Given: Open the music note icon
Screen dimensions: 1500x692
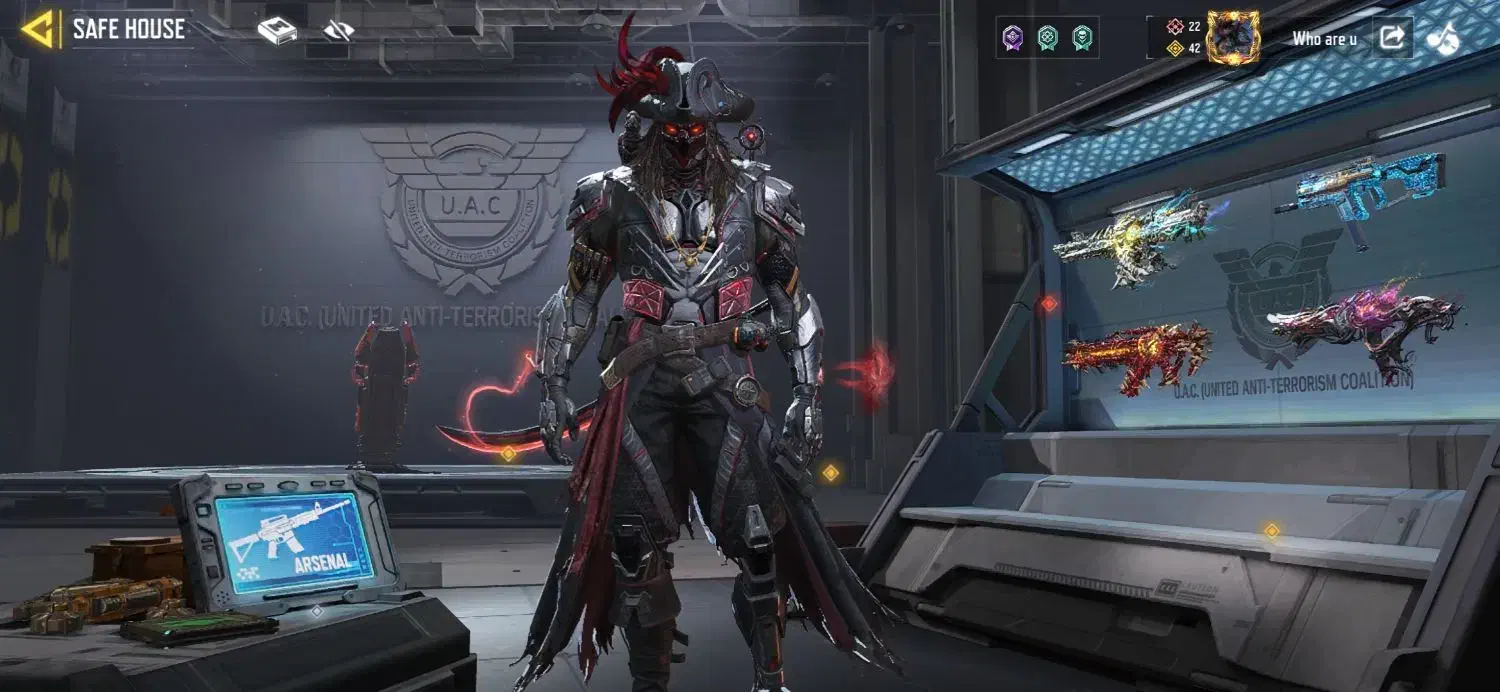Looking at the screenshot, I should tap(1442, 38).
